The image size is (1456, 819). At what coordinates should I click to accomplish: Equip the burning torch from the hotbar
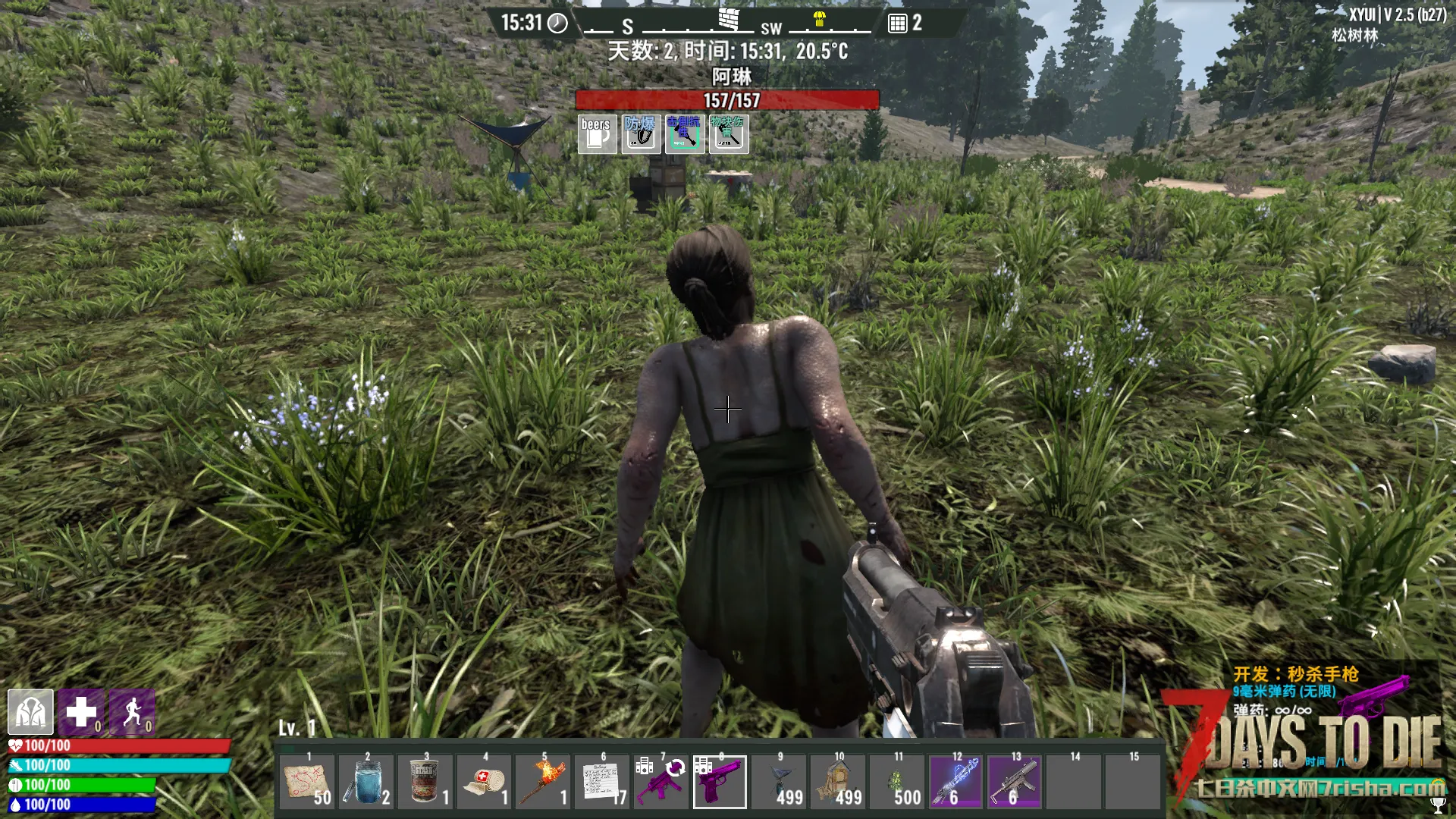[x=543, y=782]
